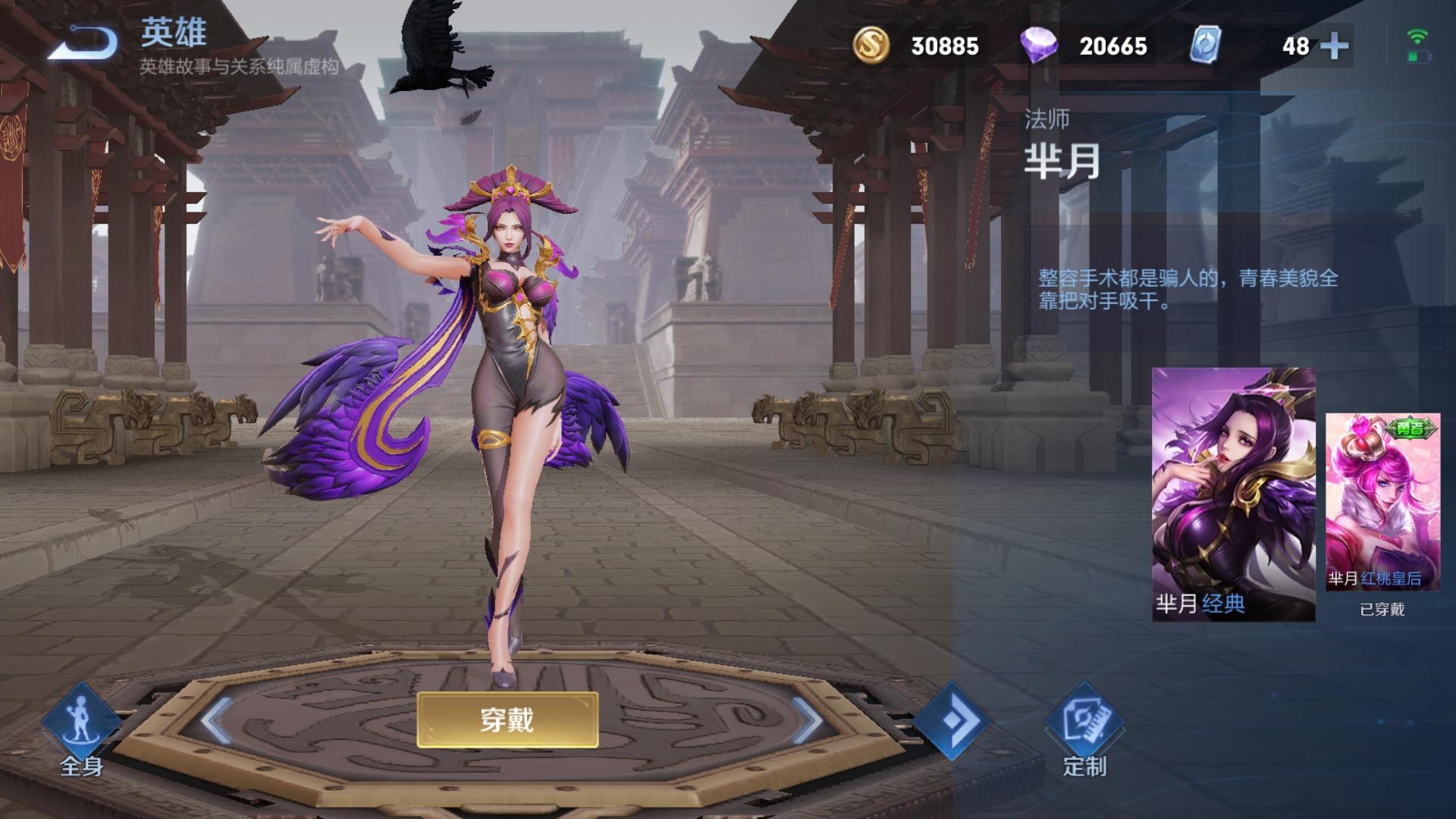
Task: Select the 芈月 经典 classic skin card
Action: click(x=1232, y=493)
